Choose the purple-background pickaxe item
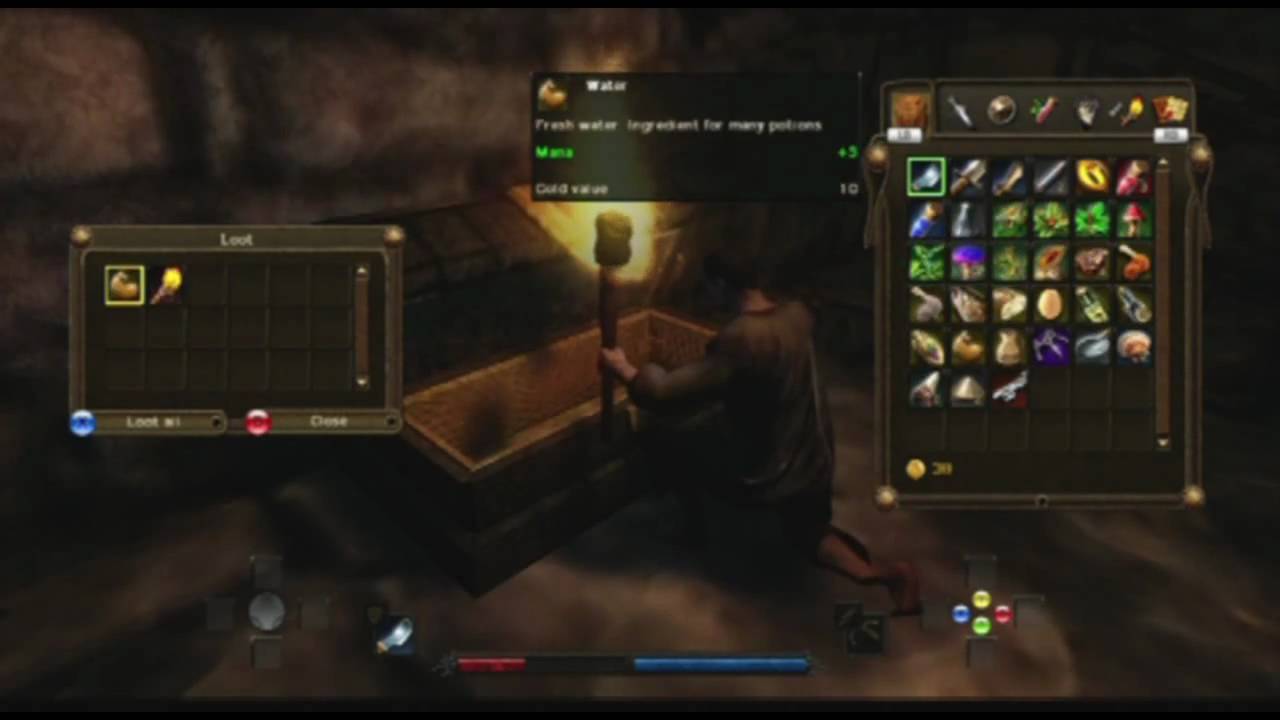Image resolution: width=1280 pixels, height=720 pixels. tap(1050, 347)
